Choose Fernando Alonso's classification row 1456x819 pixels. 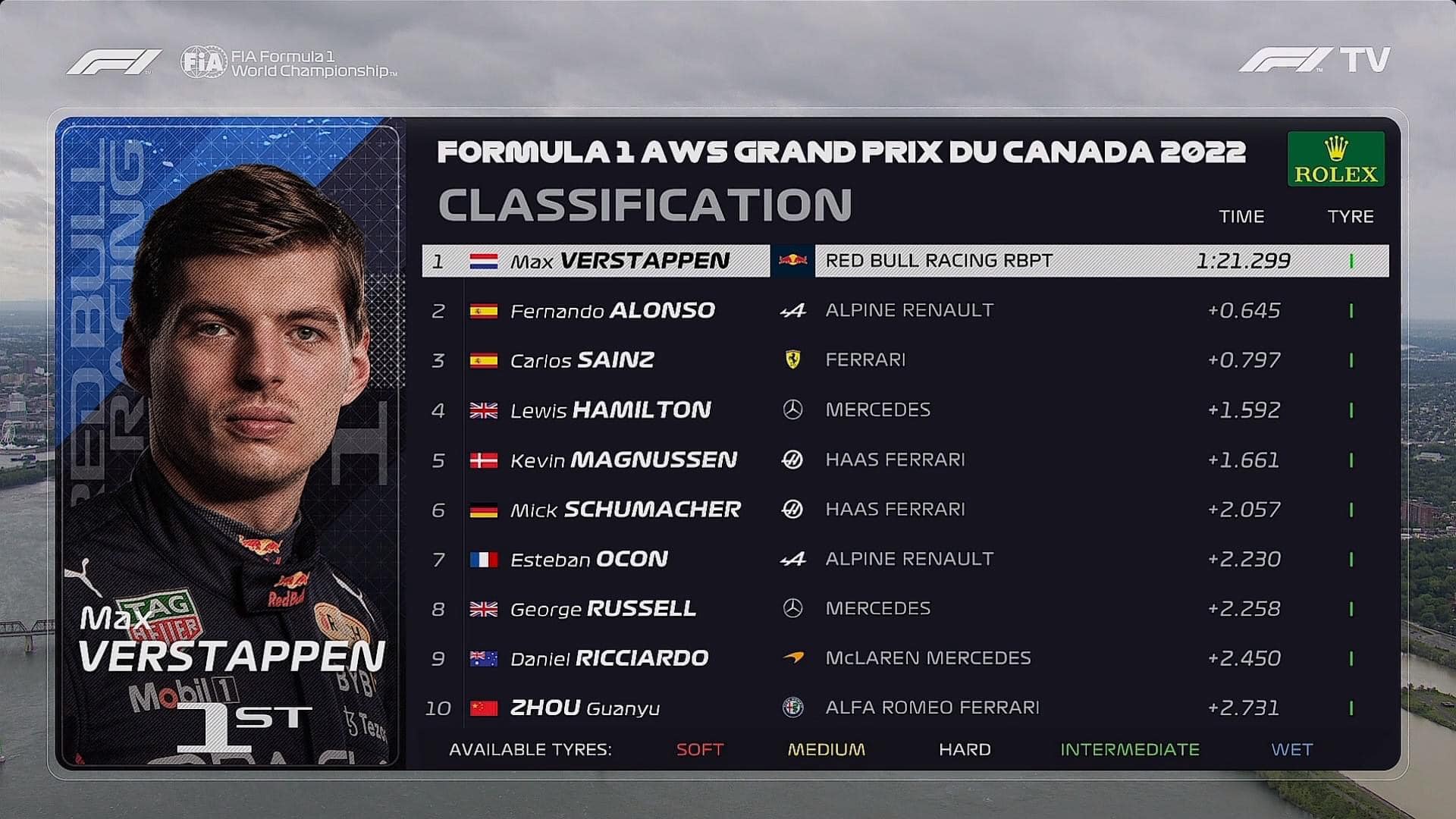pos(905,311)
